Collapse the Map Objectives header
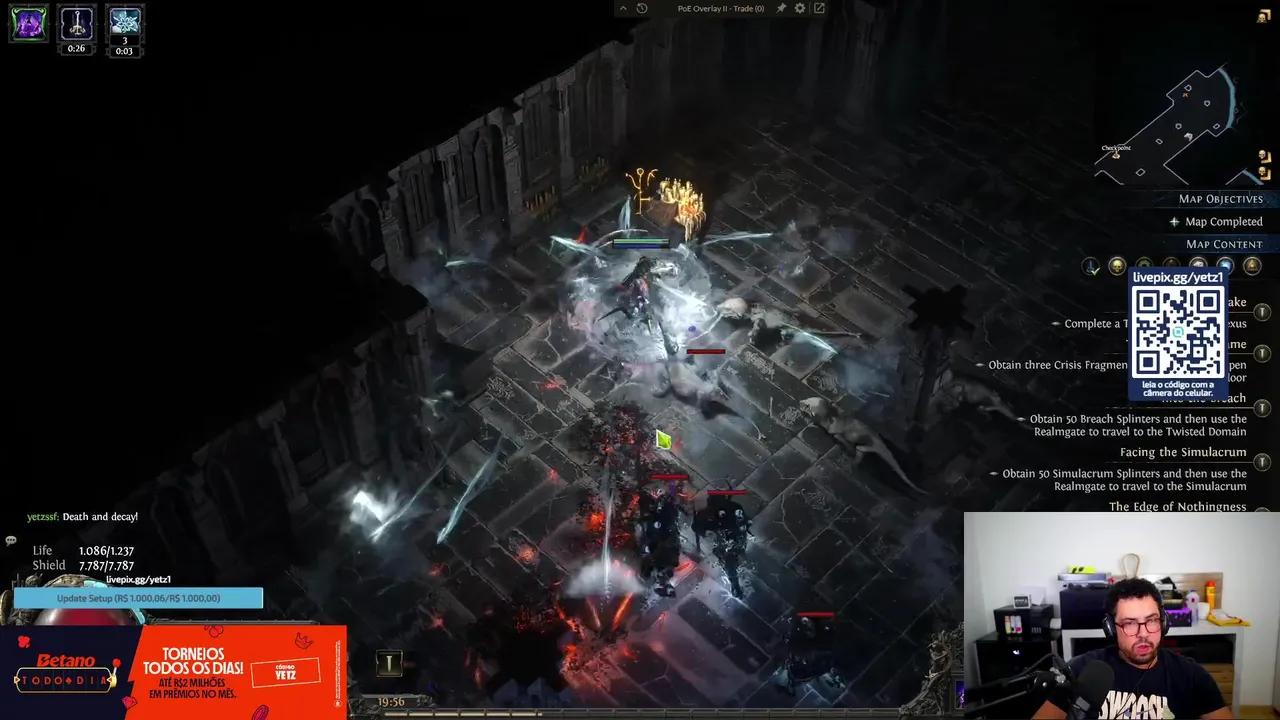Viewport: 1280px width, 720px height. point(1220,199)
